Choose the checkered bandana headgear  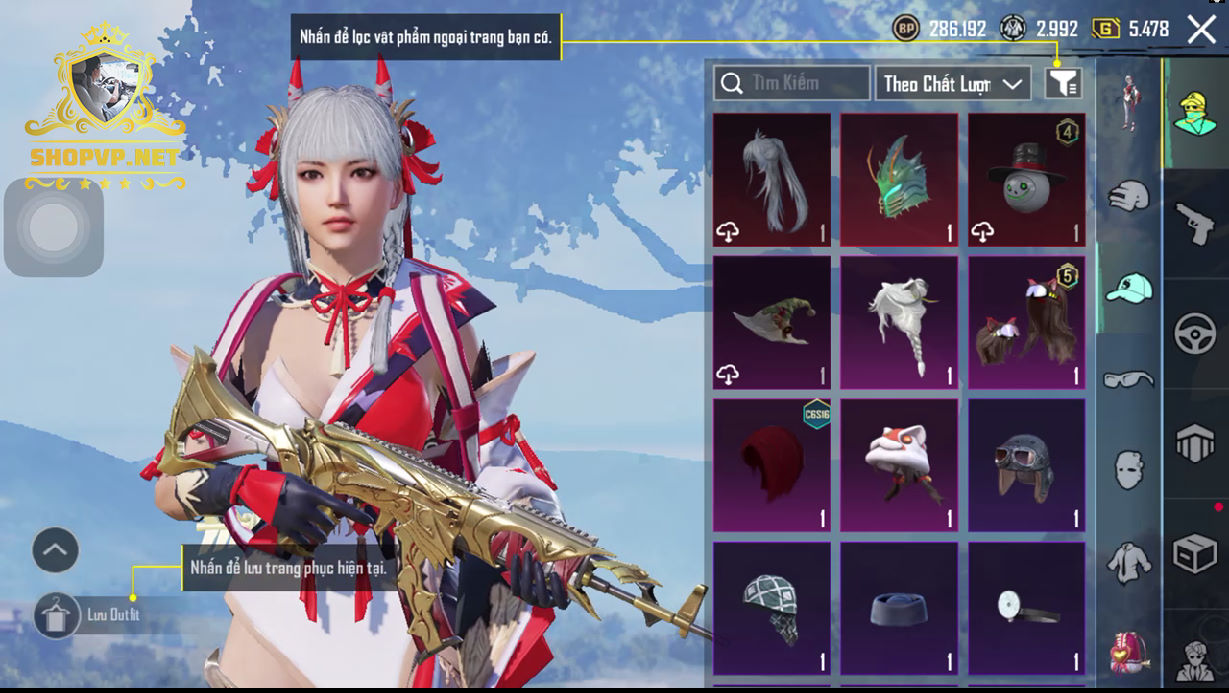pos(771,607)
